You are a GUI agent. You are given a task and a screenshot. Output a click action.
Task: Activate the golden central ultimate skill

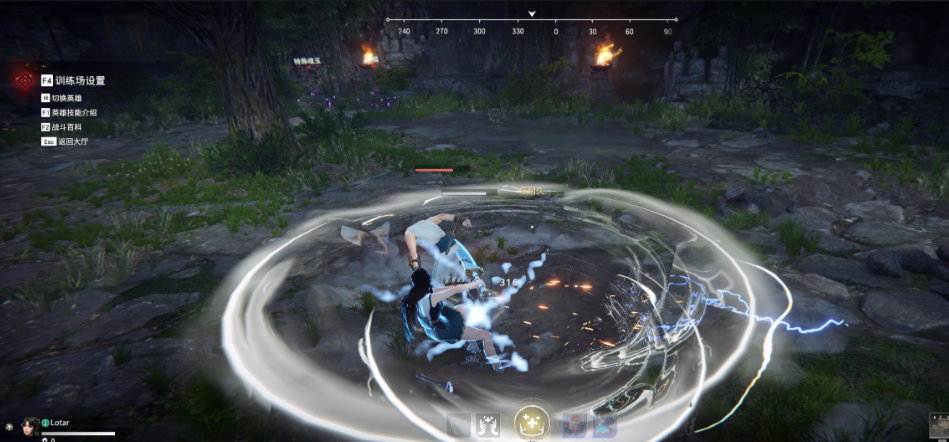pyautogui.click(x=531, y=423)
